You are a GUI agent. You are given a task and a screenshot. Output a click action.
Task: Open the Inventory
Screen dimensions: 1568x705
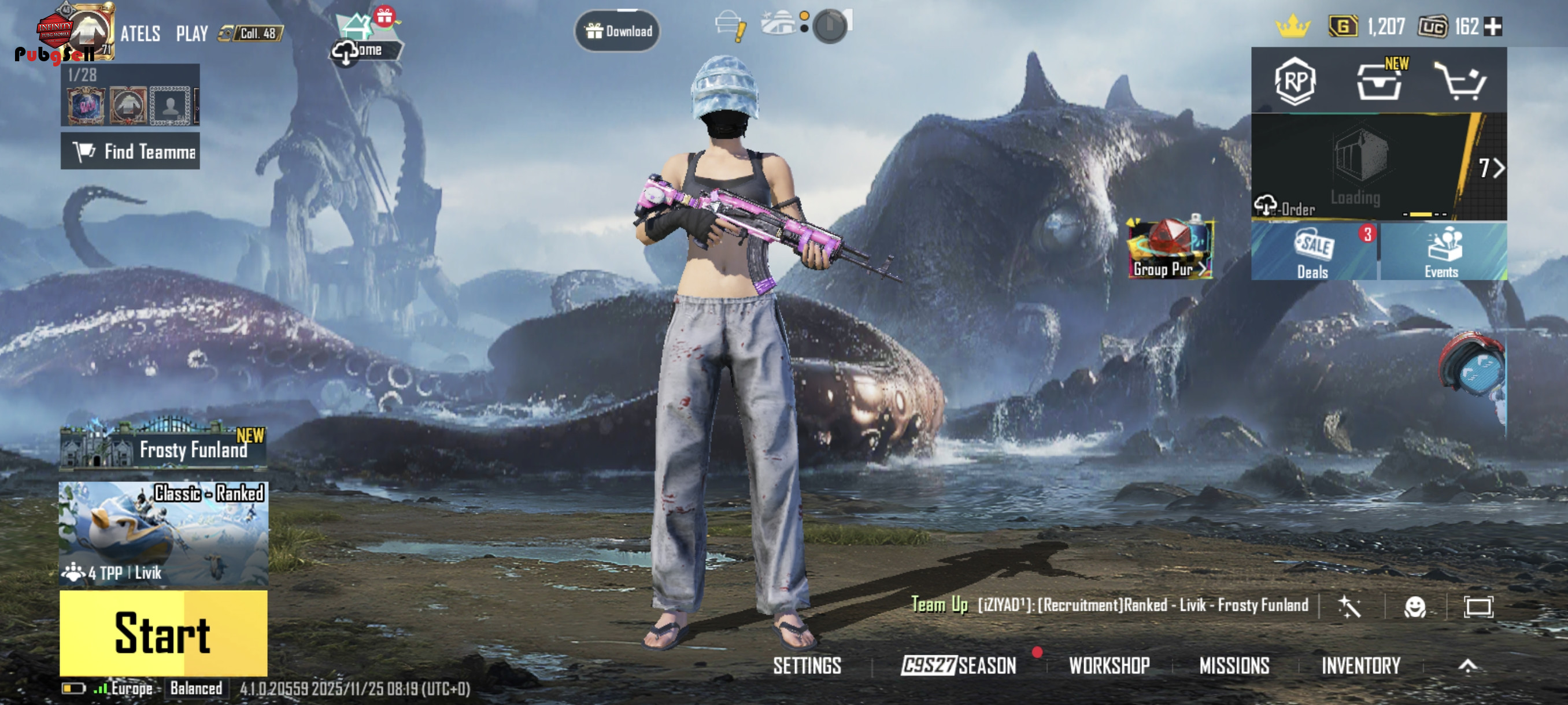tap(1360, 666)
